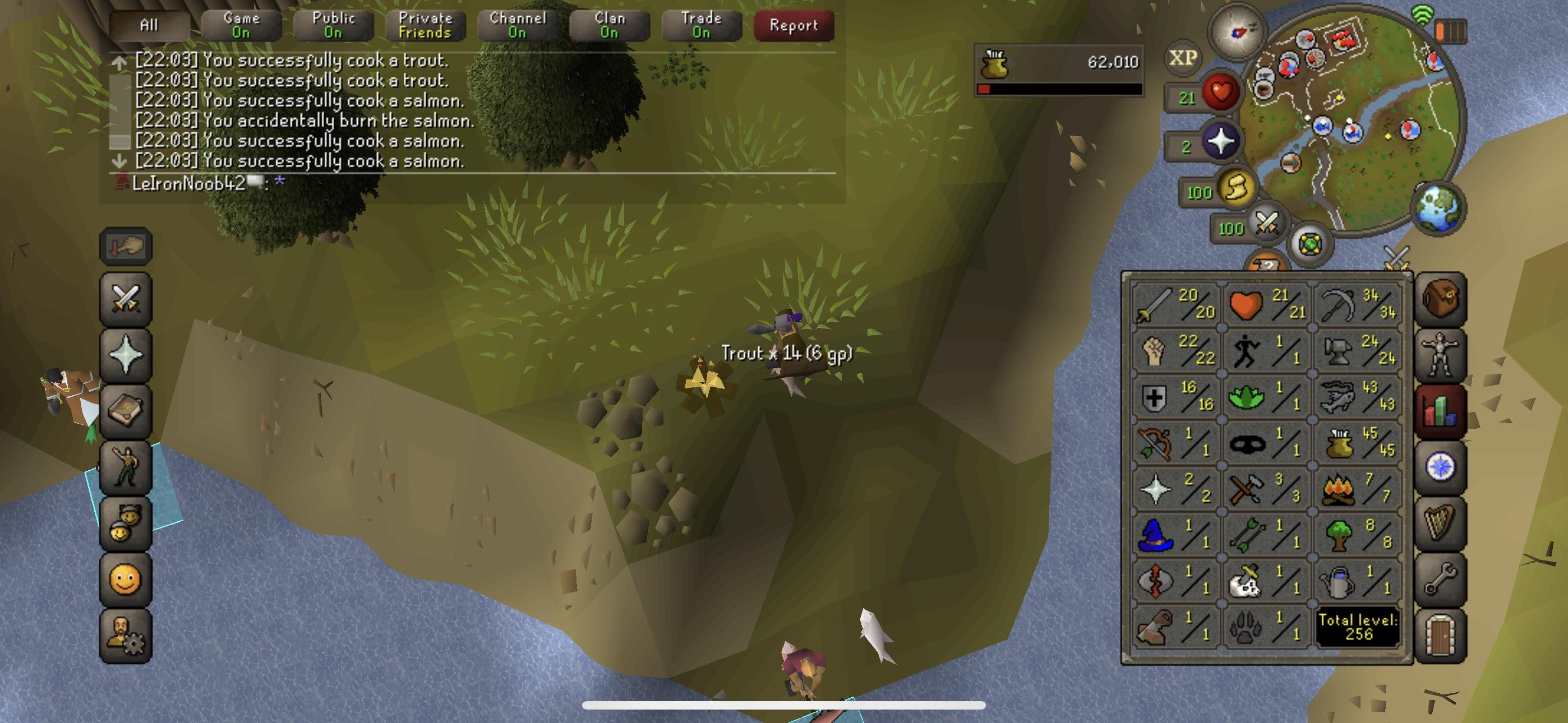Click the compass to face north
The image size is (1568, 723).
[1237, 31]
